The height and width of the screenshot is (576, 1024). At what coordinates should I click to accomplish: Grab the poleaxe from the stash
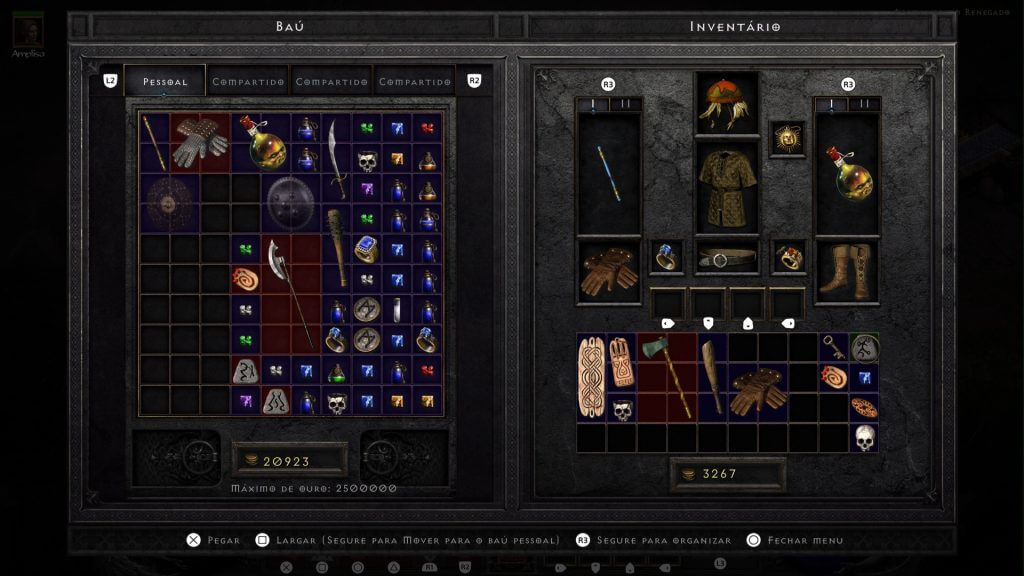(290, 290)
